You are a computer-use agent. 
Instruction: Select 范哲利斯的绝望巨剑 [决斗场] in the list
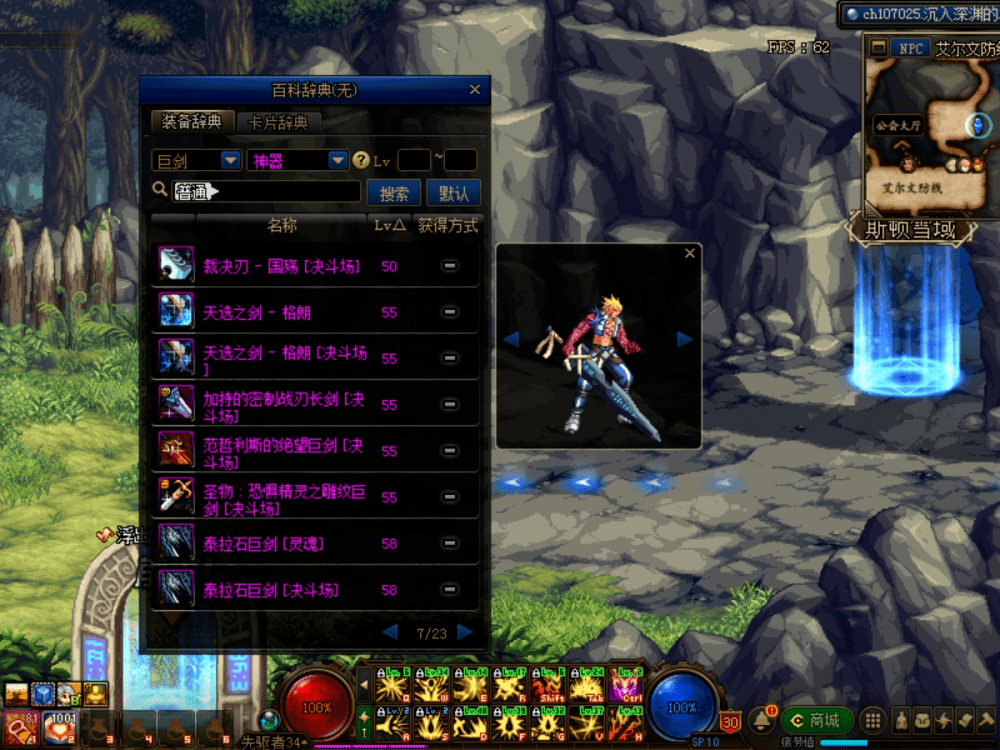click(284, 451)
